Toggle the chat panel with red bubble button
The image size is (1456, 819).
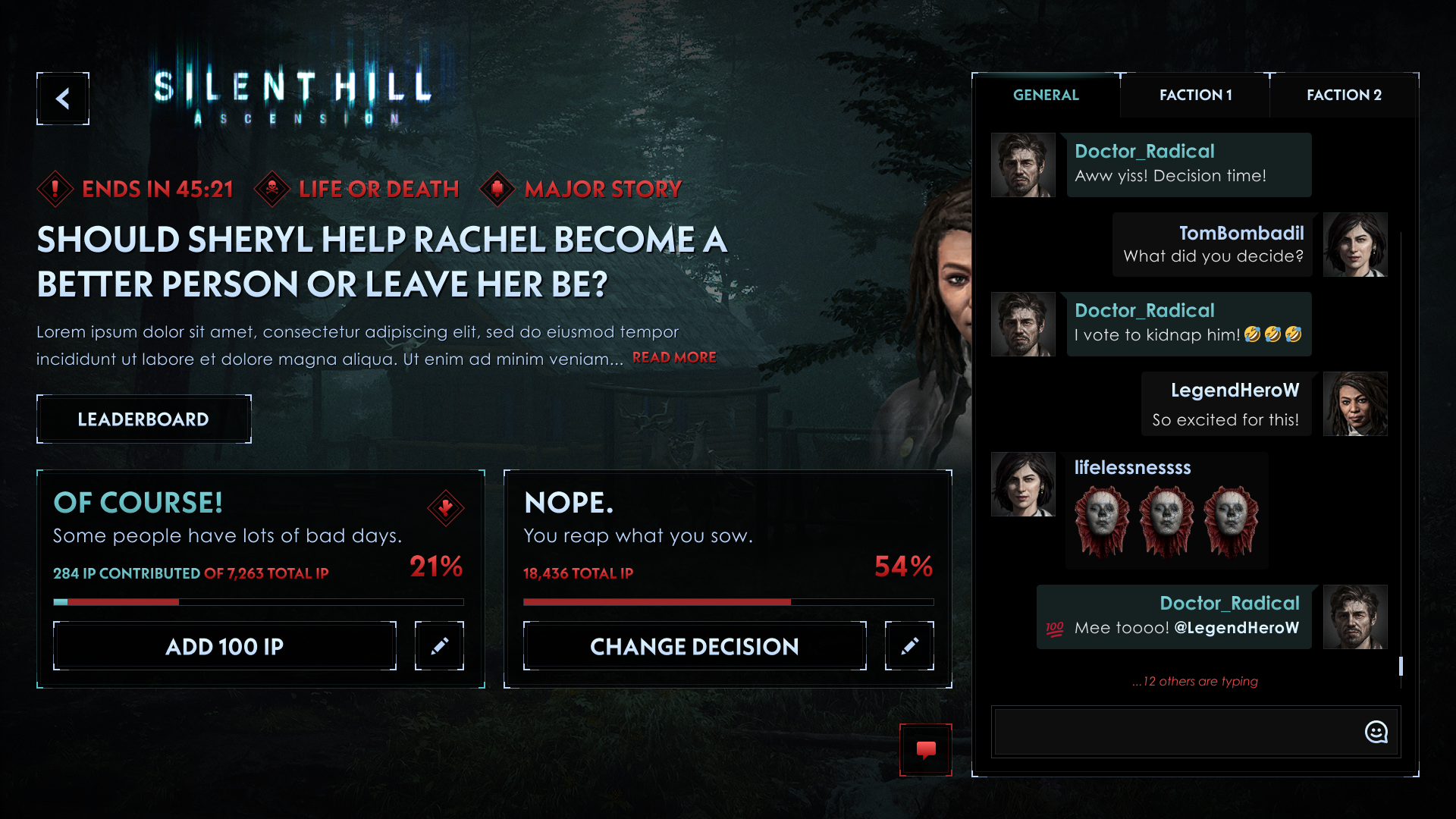926,750
